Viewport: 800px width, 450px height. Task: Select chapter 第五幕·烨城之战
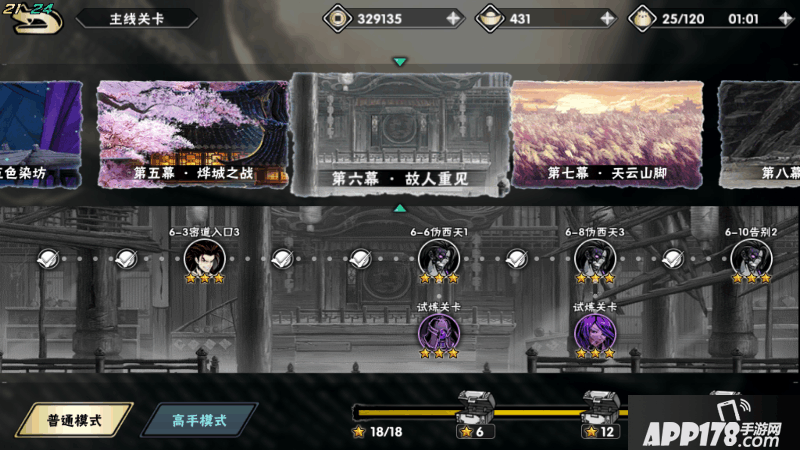(192, 134)
